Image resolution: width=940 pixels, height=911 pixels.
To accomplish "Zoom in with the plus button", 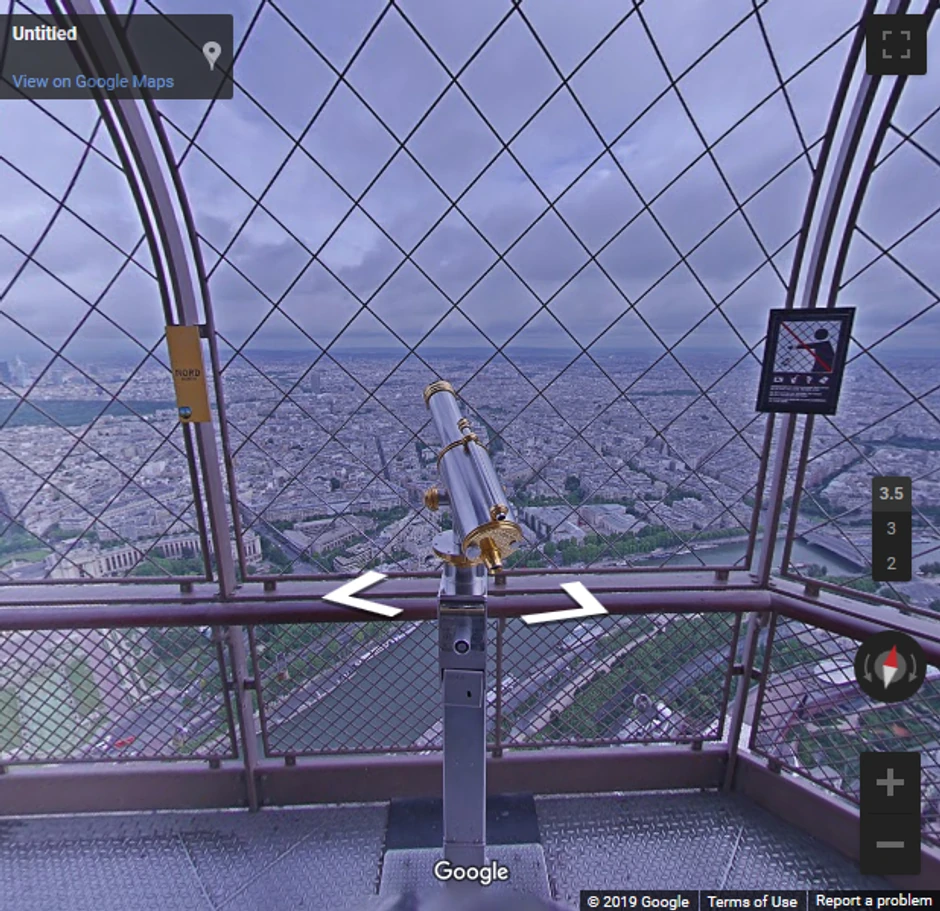I will coord(889,783).
